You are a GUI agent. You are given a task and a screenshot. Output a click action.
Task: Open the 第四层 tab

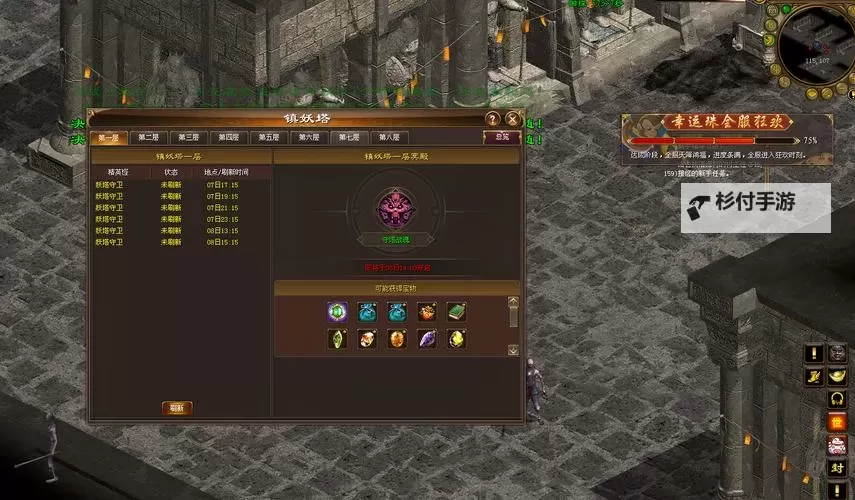coord(229,138)
